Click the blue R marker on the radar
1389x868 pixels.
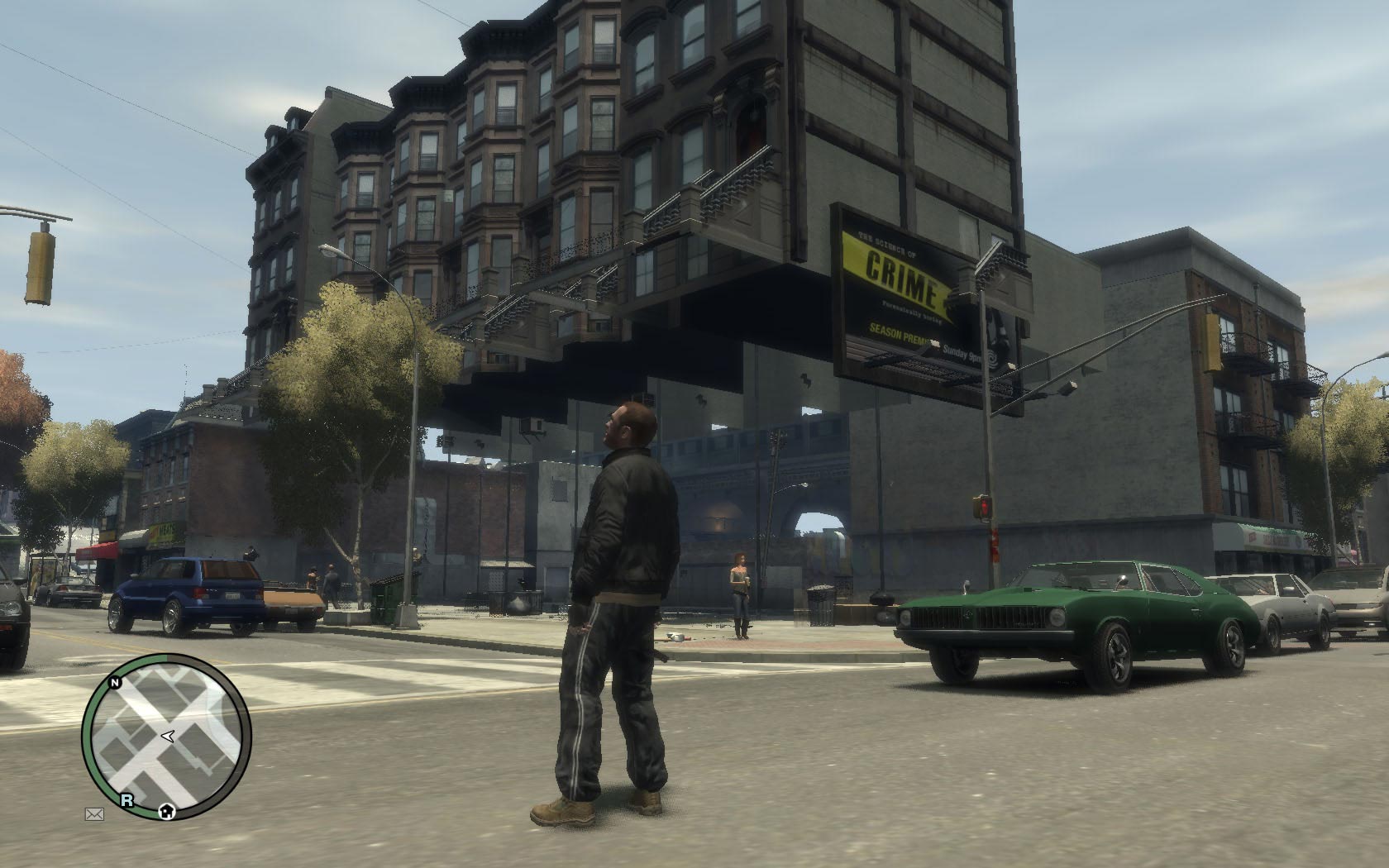coord(126,799)
